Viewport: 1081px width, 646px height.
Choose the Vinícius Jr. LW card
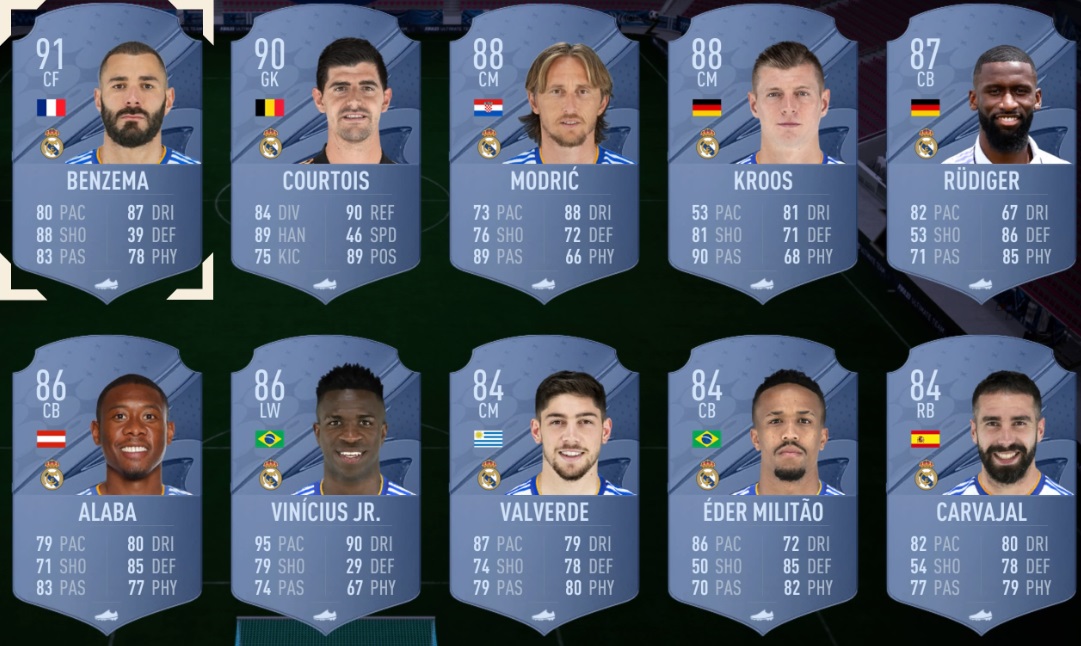point(327,480)
